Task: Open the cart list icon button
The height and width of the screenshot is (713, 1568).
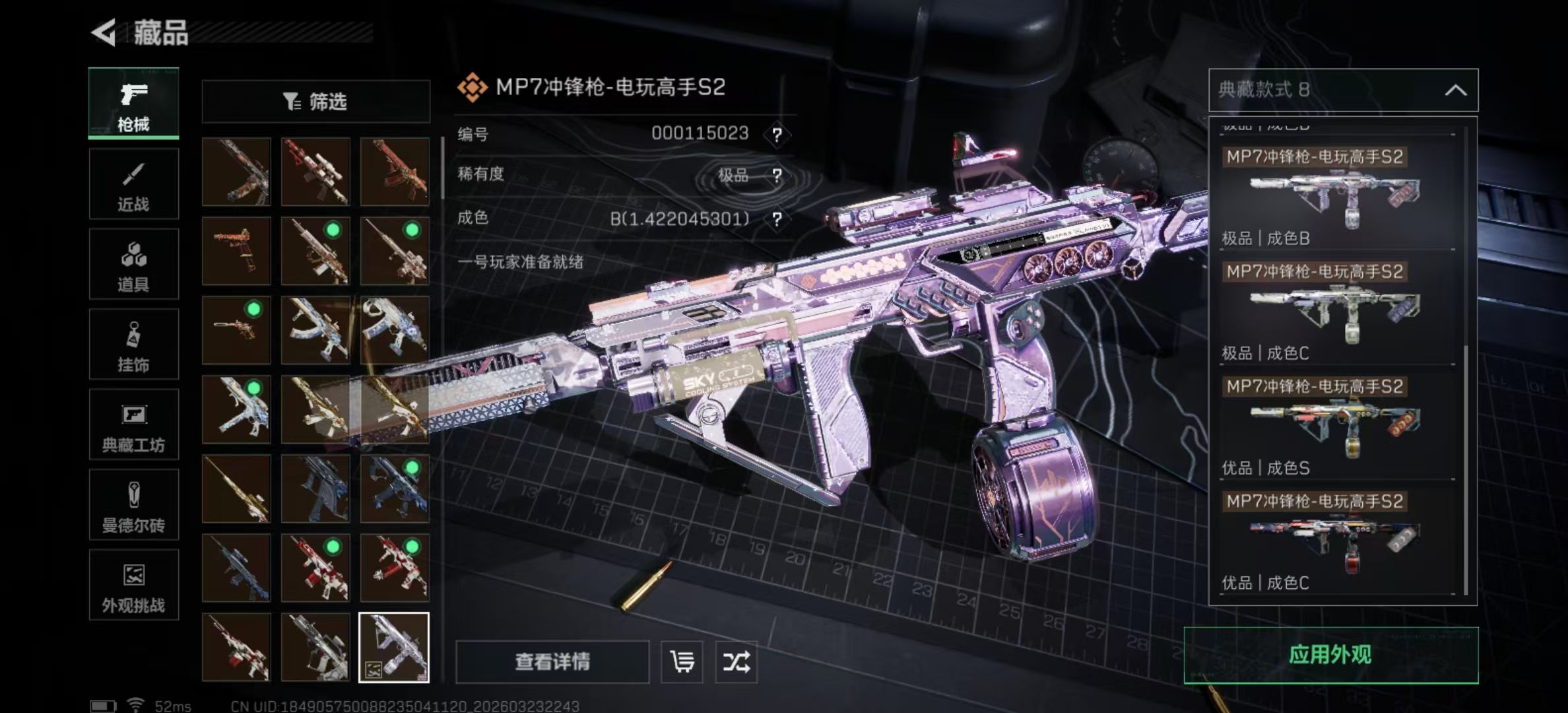Action: click(682, 662)
